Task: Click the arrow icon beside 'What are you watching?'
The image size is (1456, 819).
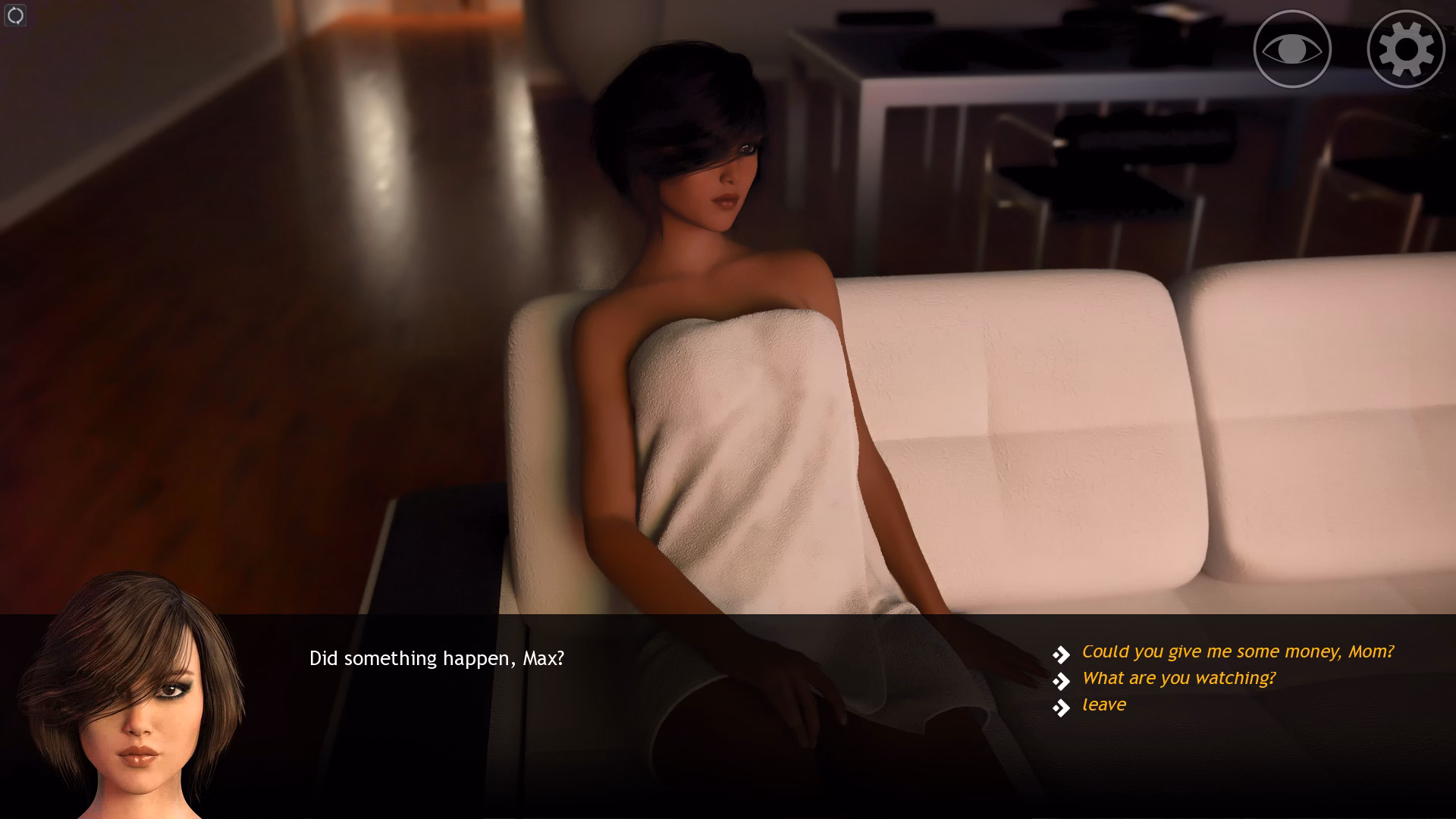Action: click(1059, 679)
